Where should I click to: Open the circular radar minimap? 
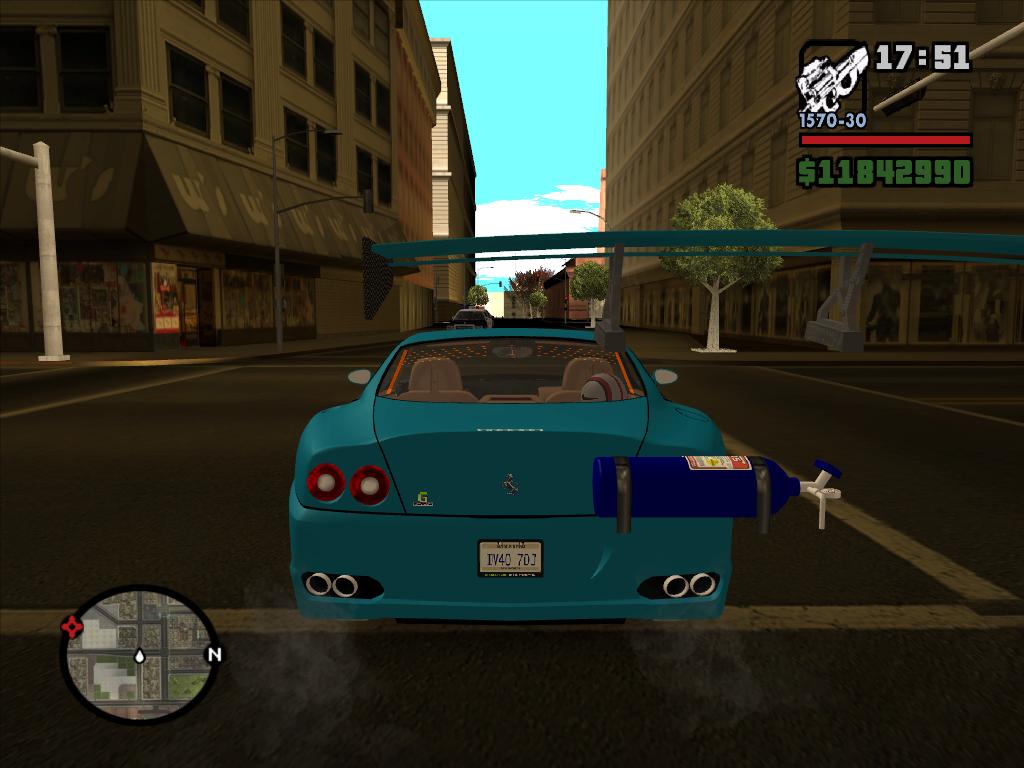[x=138, y=653]
